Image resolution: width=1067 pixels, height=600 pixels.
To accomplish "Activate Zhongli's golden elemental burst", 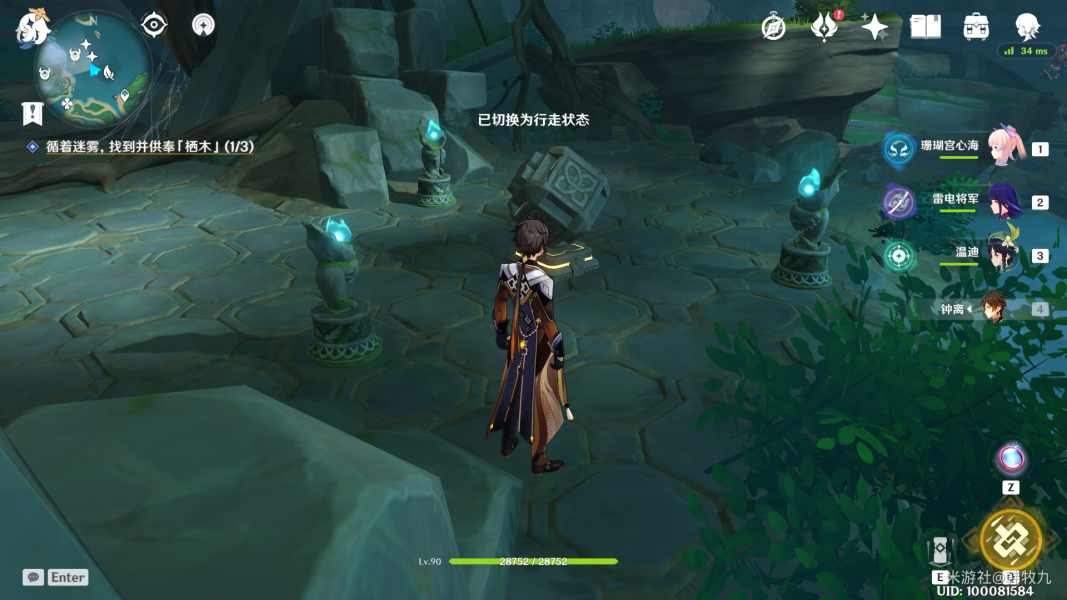I will [1010, 540].
